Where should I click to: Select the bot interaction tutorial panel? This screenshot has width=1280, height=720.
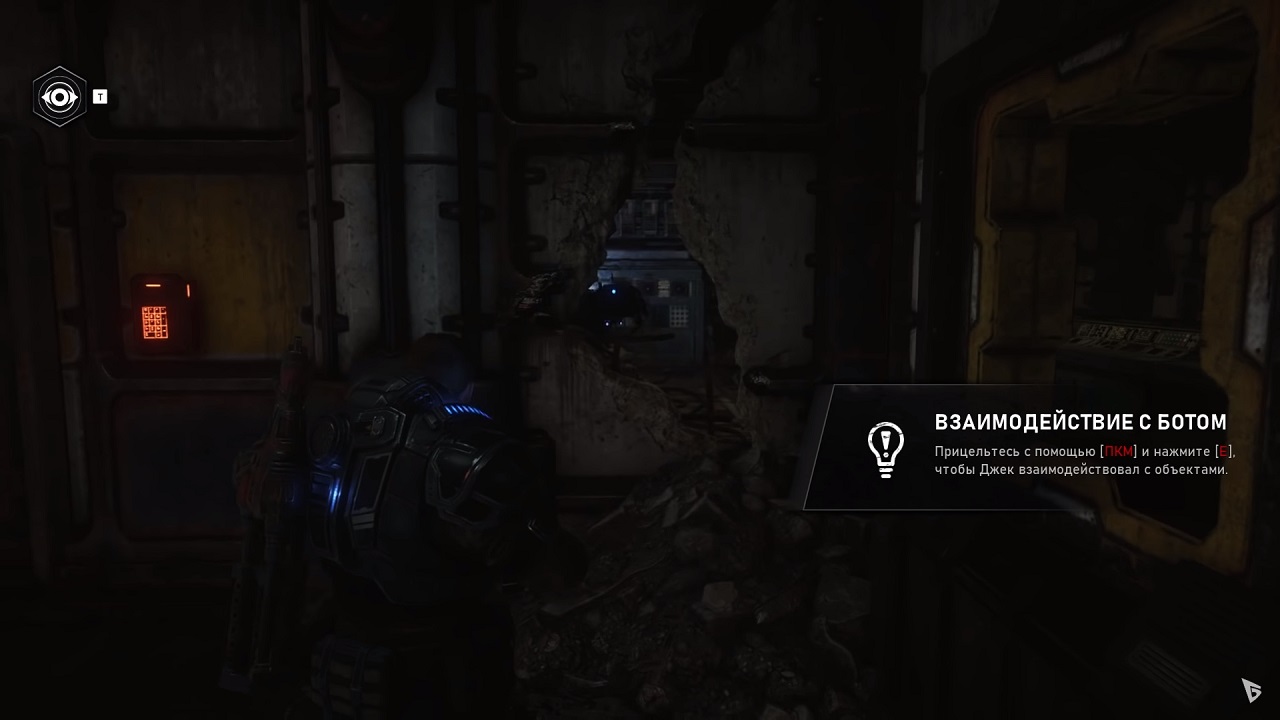point(1040,447)
